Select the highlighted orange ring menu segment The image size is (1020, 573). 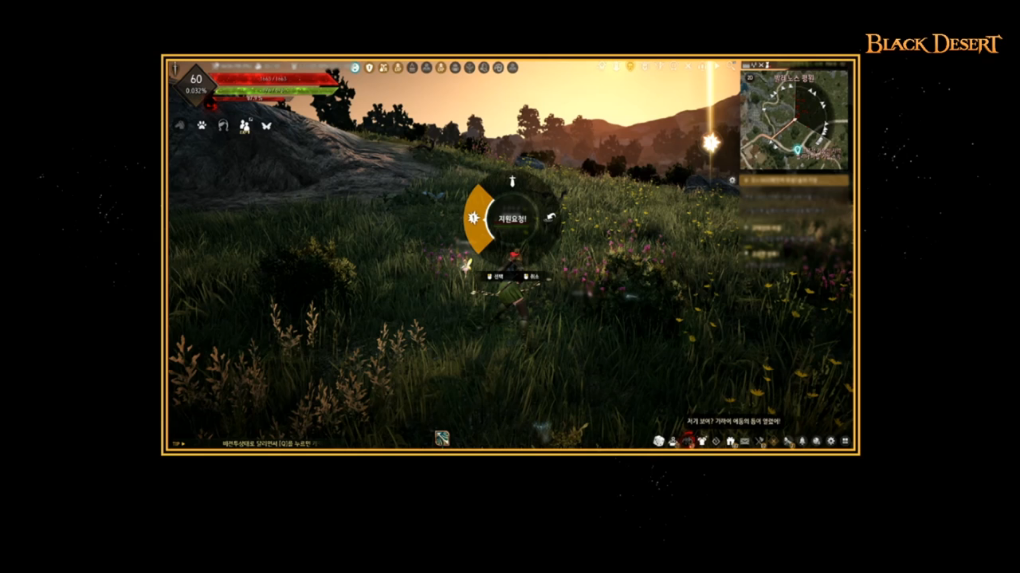pos(476,218)
